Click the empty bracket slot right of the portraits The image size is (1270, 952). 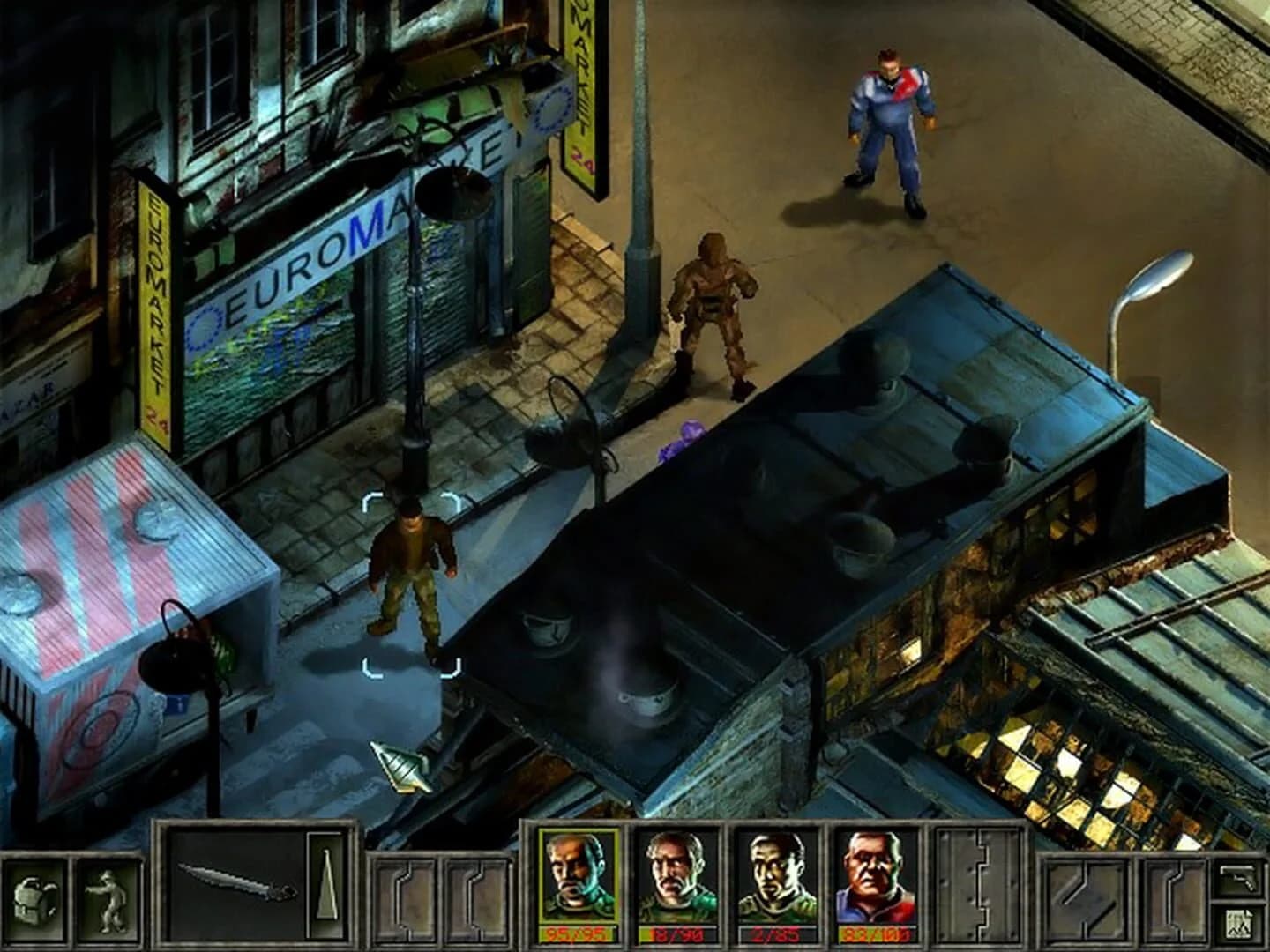1085,897
